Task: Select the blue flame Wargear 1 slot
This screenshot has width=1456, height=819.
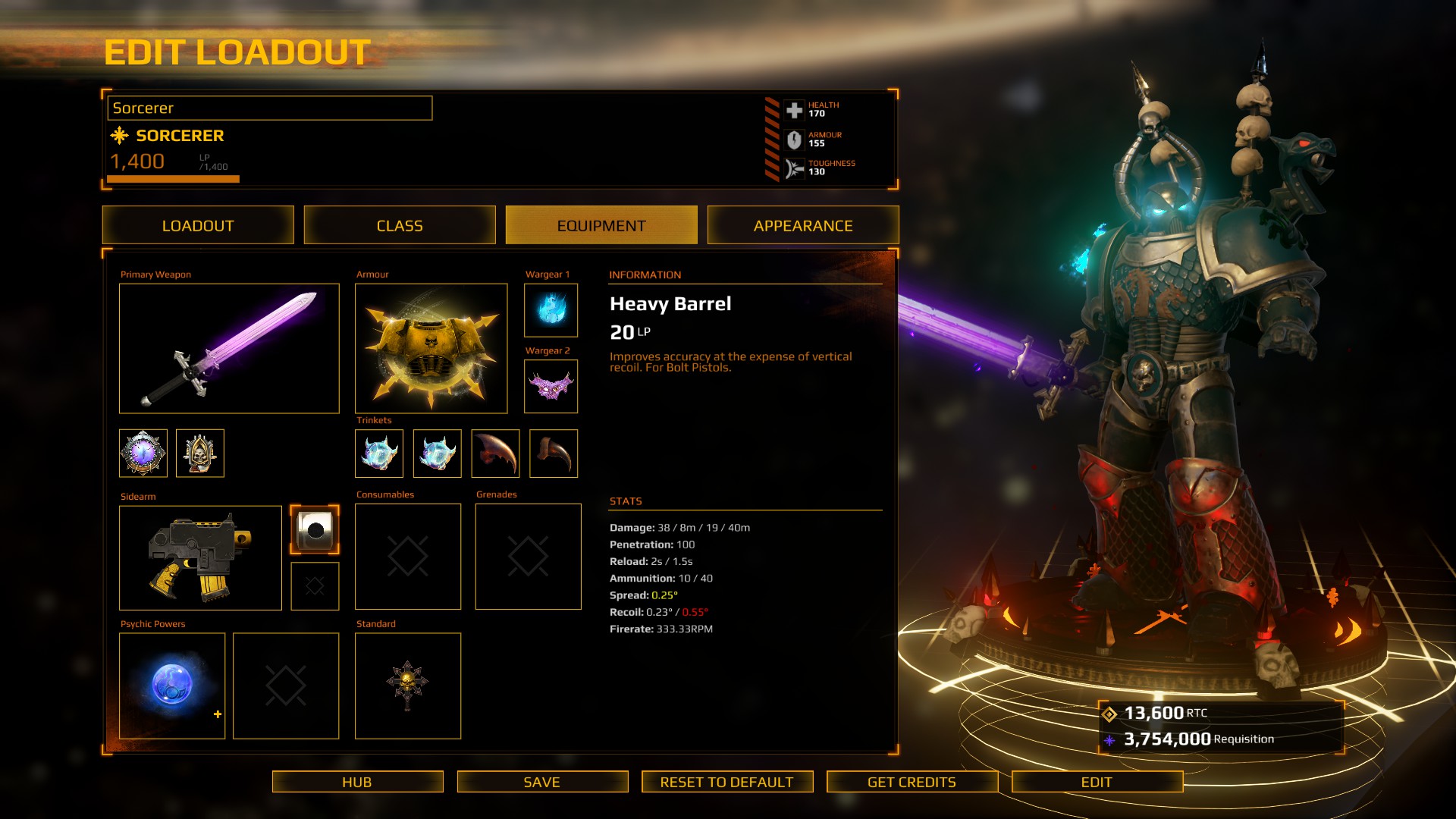Action: coord(551,310)
